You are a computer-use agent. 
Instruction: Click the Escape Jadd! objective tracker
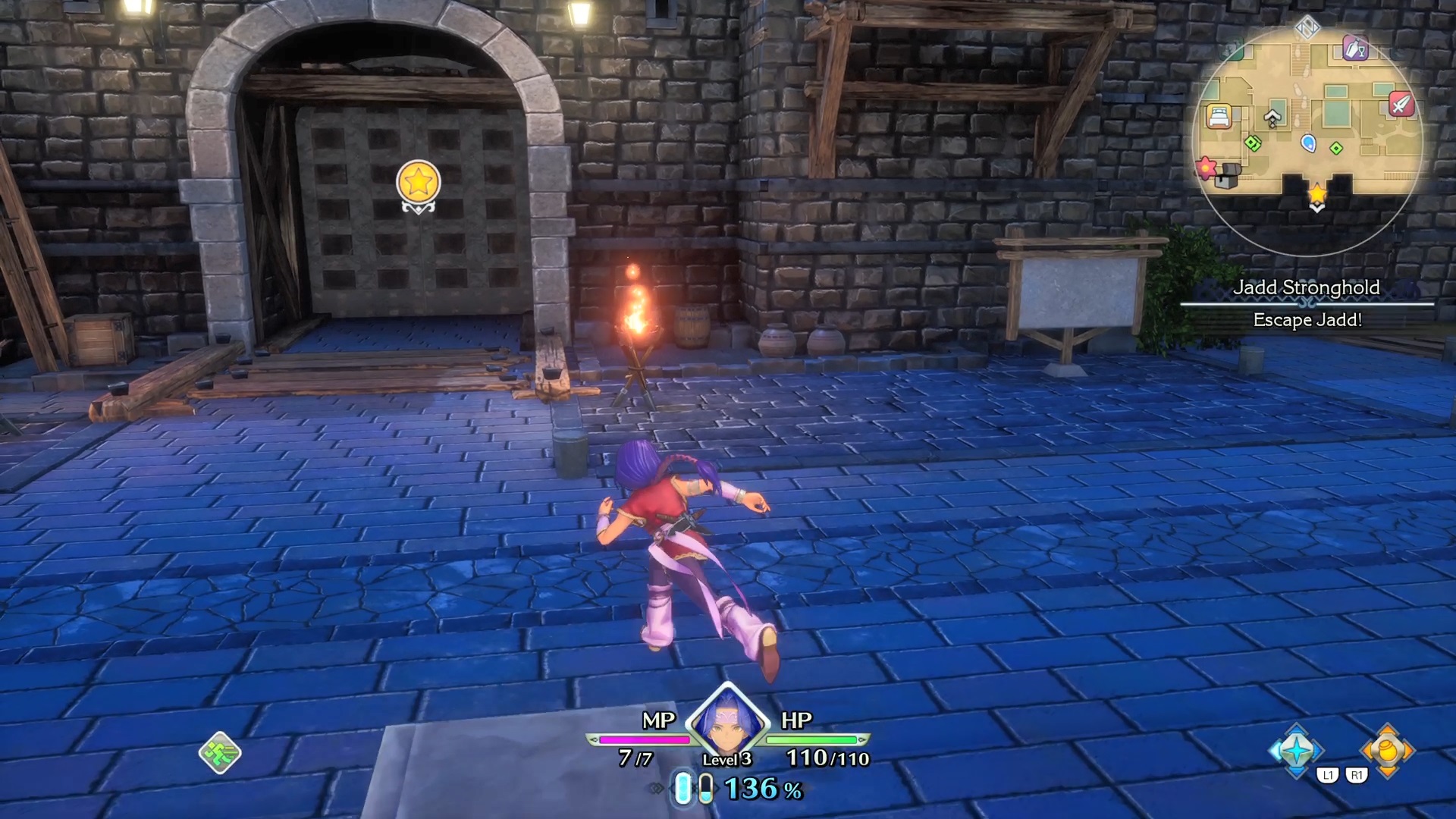1307,320
